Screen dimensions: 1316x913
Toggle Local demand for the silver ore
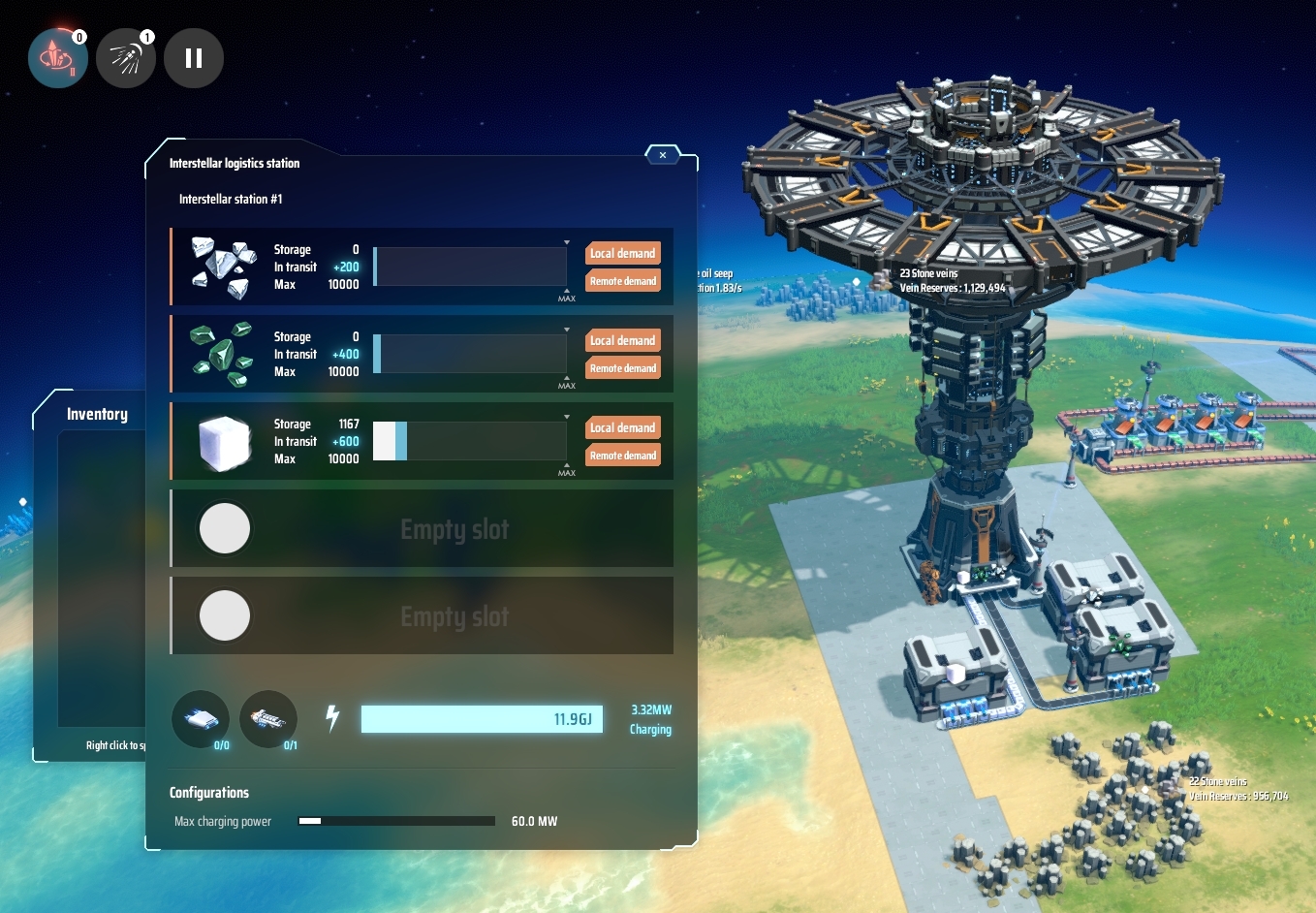tap(622, 253)
